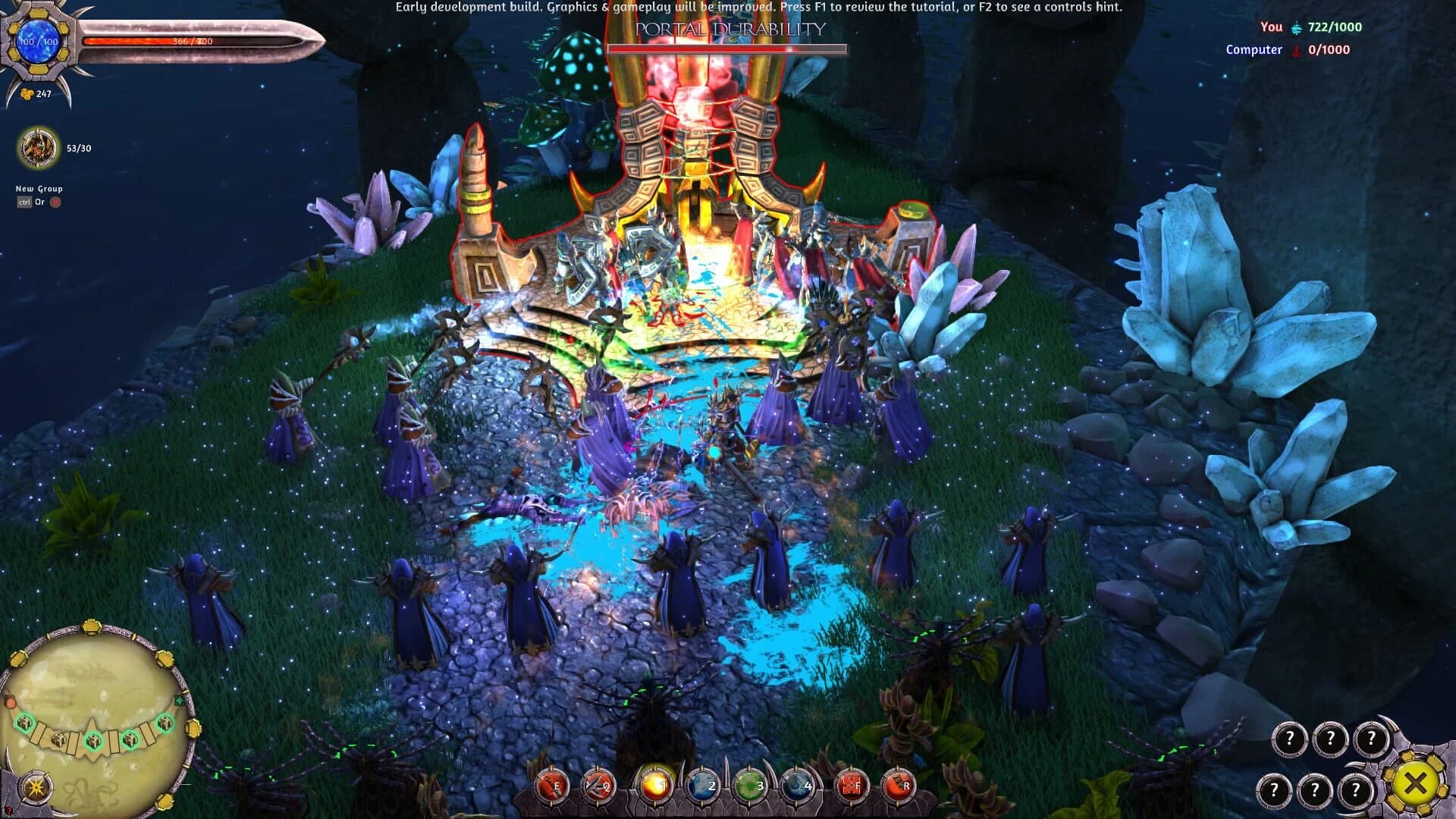Select the water spell in hotkey slot 2
This screenshot has width=1456, height=819.
point(701,786)
